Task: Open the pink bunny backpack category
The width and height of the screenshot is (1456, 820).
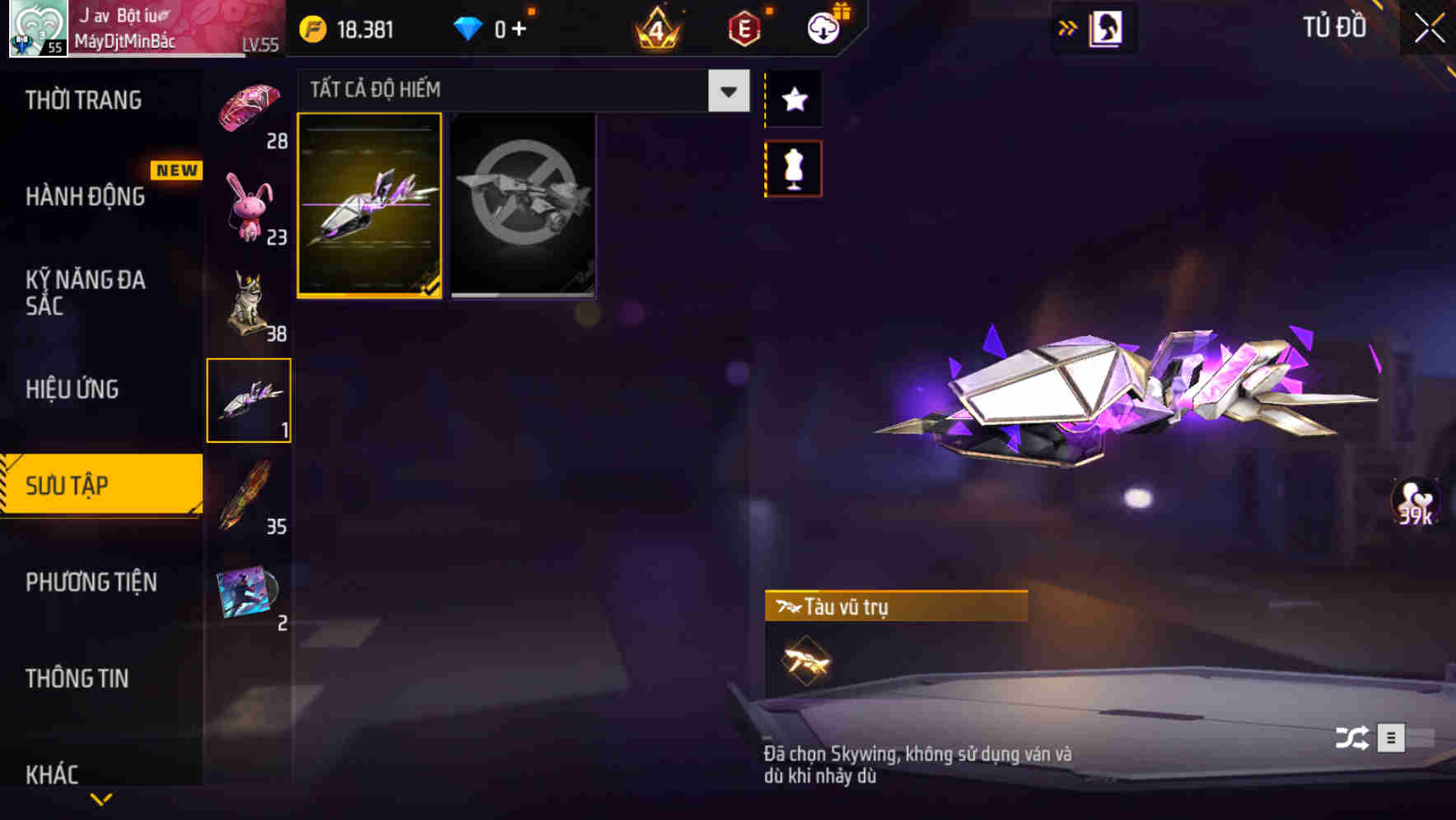Action: [x=251, y=206]
